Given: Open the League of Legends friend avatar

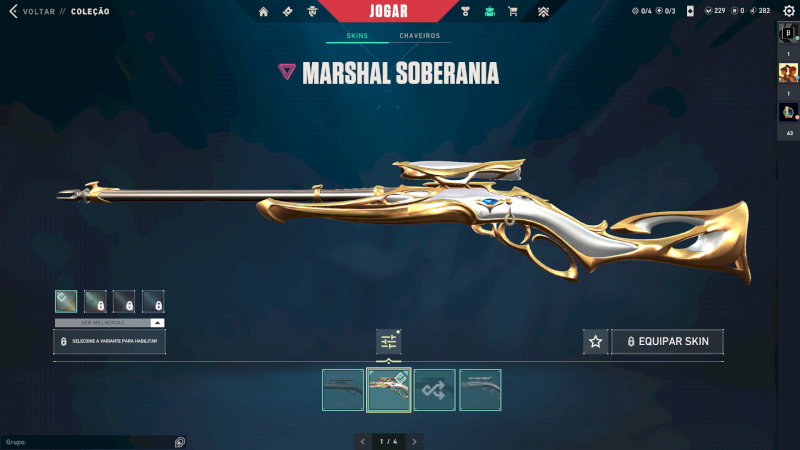Looking at the screenshot, I should click(x=788, y=112).
